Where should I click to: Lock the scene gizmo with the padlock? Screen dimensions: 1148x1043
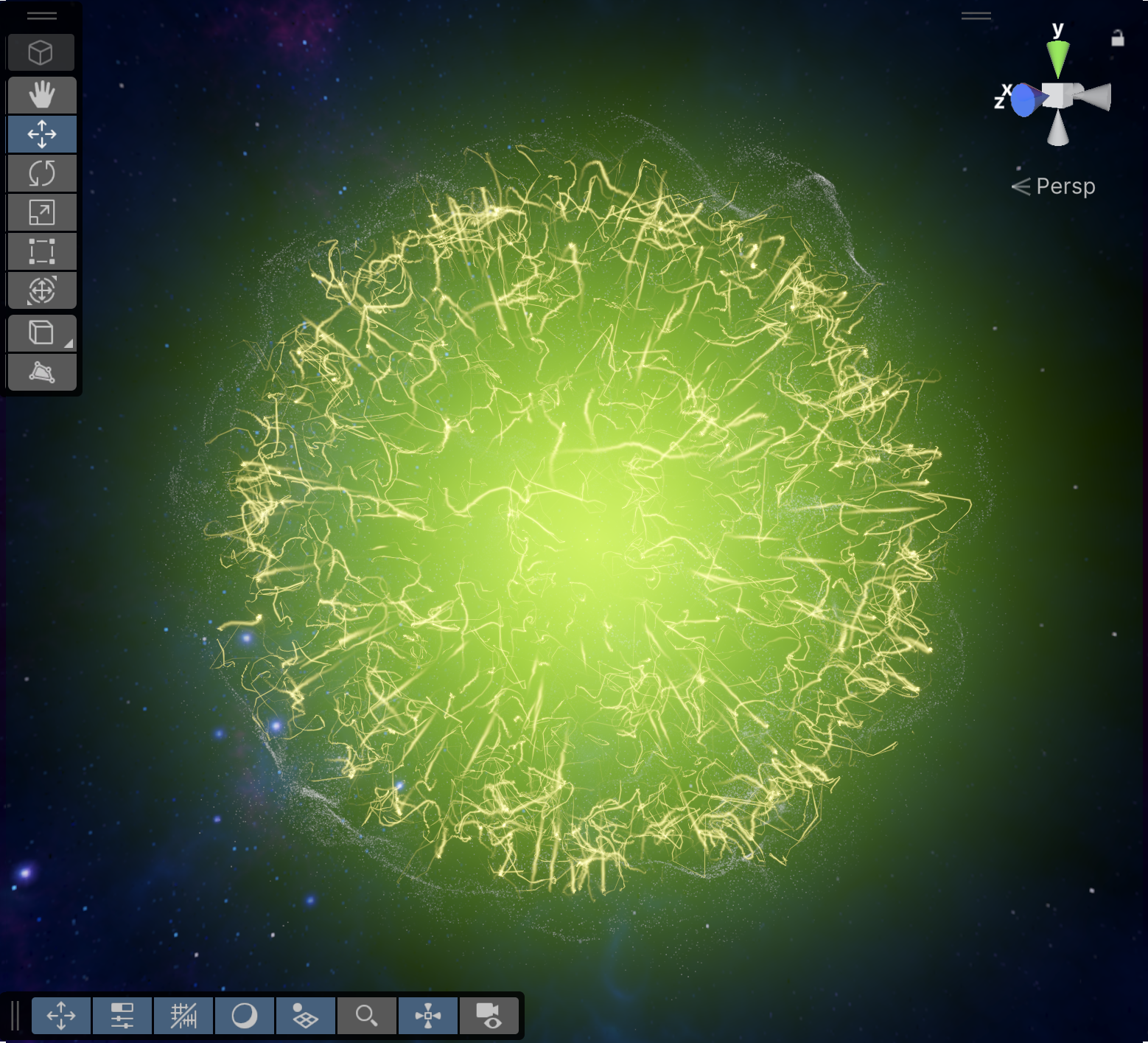tap(1117, 38)
